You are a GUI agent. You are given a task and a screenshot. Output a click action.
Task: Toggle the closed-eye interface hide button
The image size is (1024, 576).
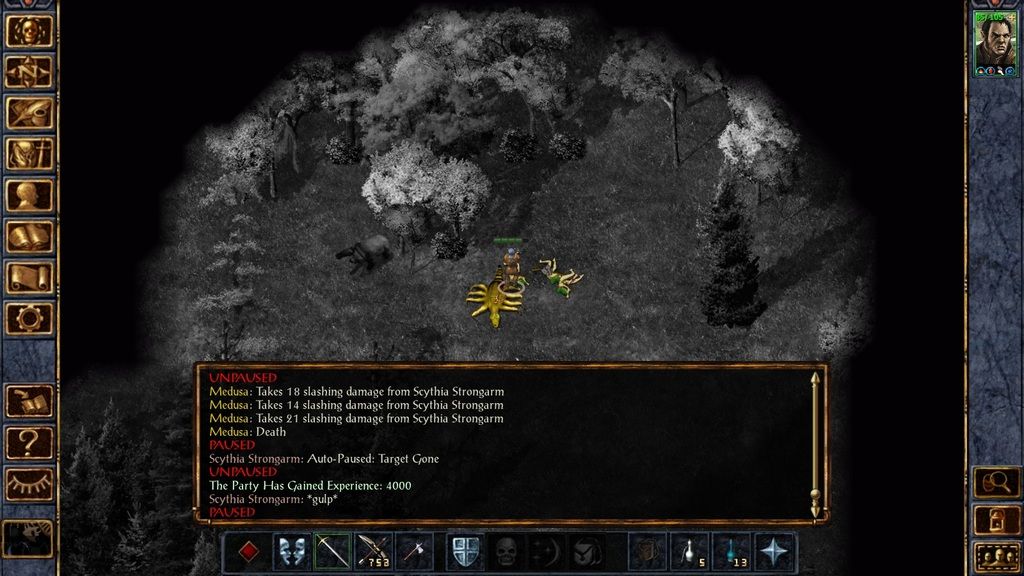(x=30, y=484)
